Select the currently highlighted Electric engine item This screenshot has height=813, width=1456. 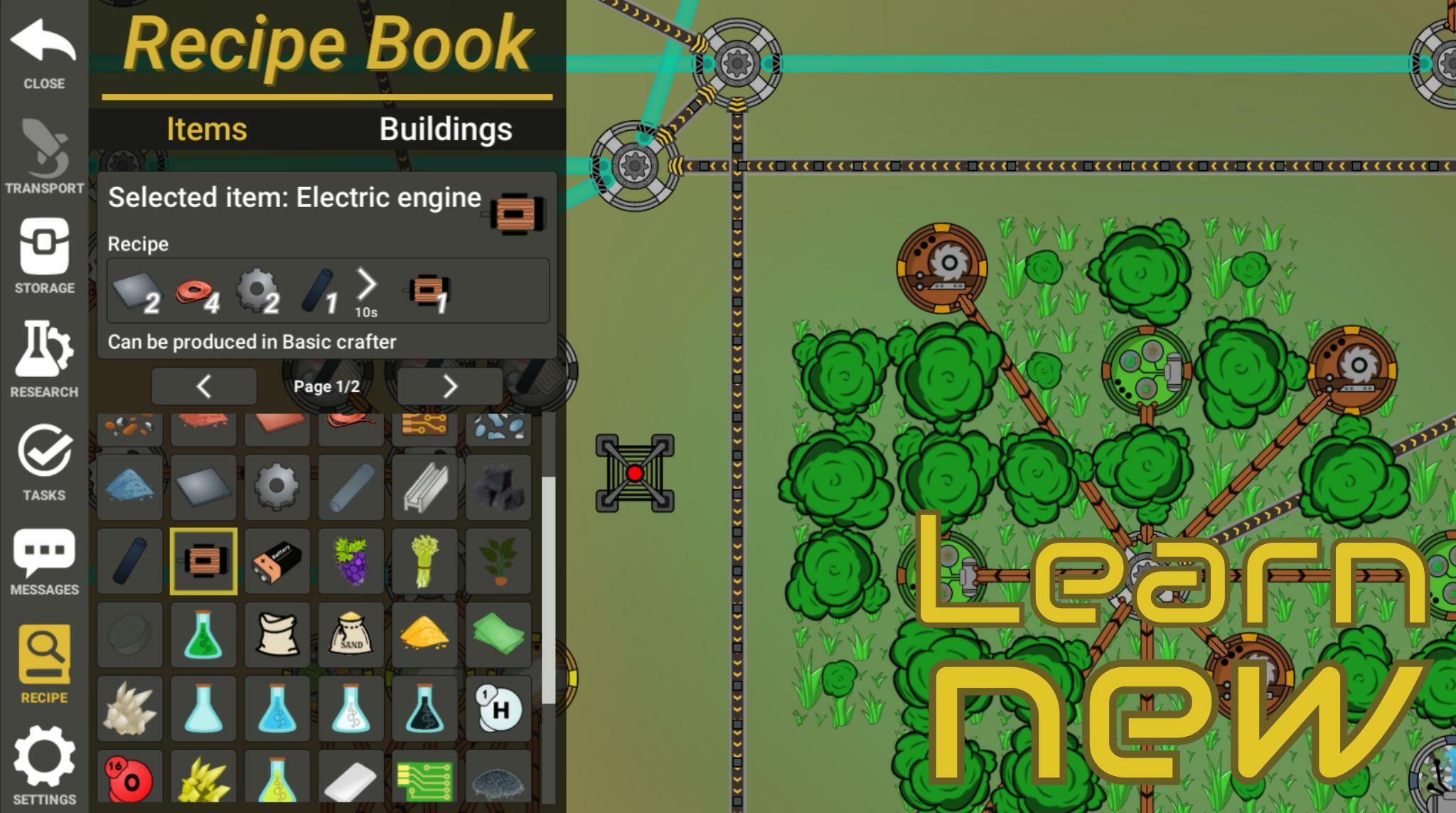203,560
